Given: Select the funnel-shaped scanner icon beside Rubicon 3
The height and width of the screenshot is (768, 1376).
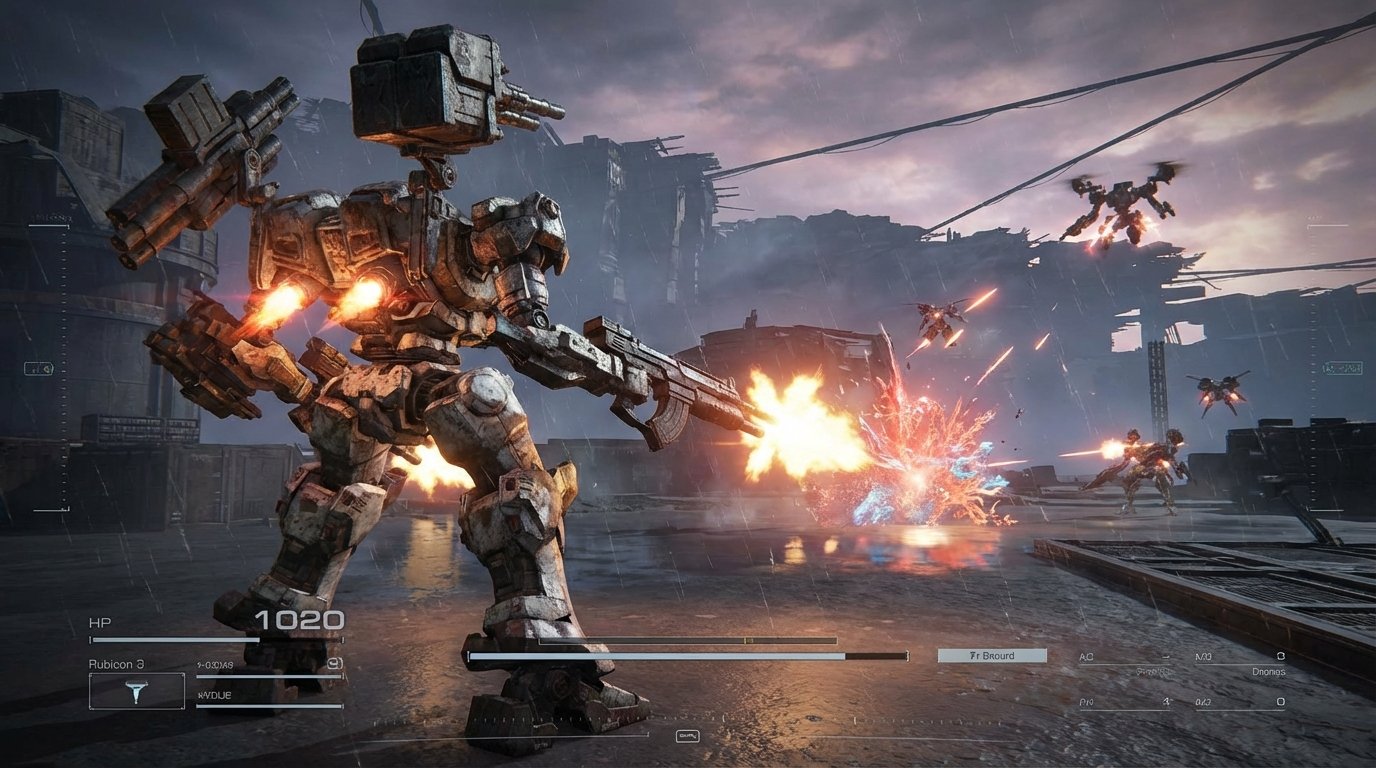Looking at the screenshot, I should point(138,693).
